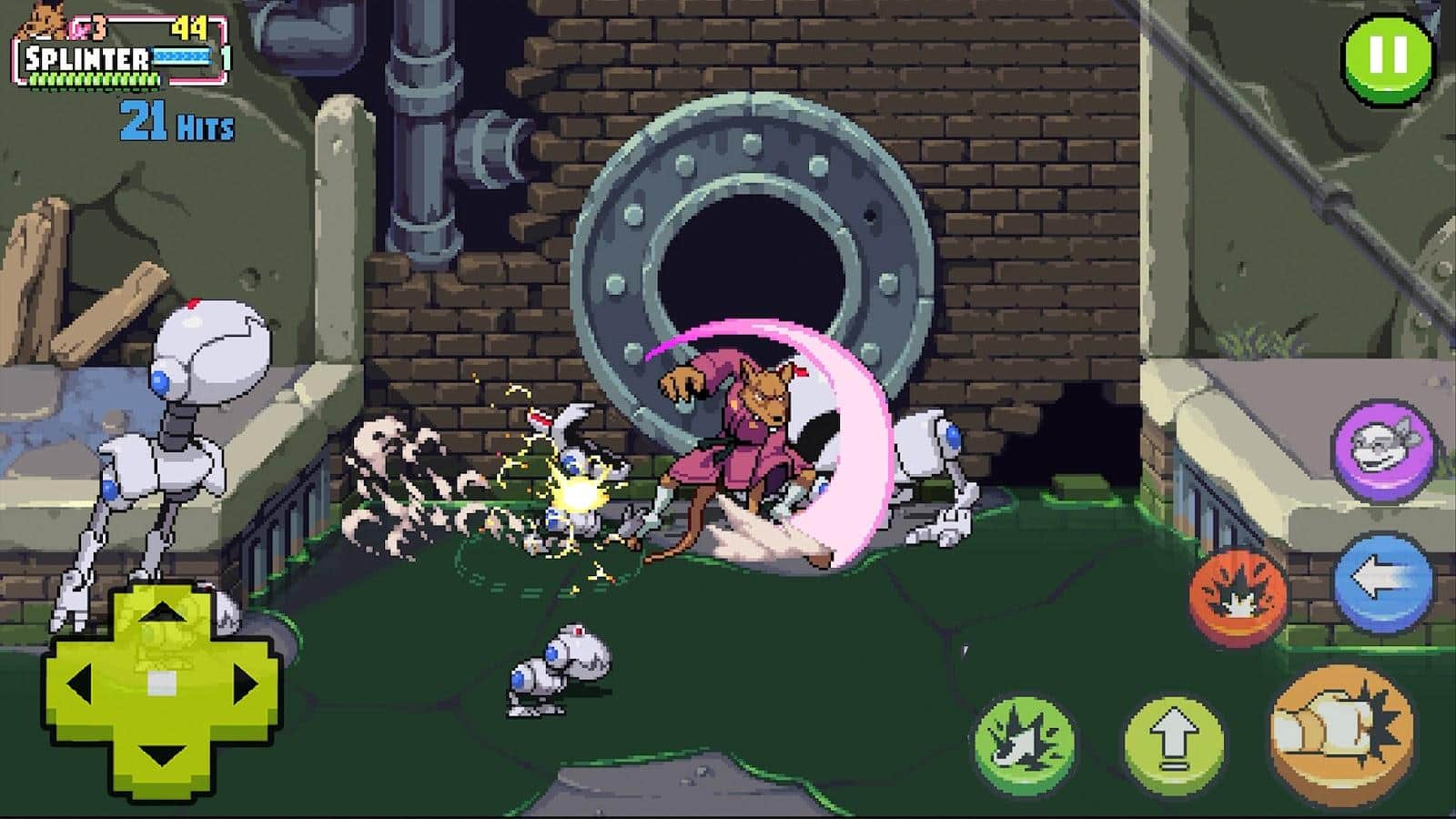Viewport: 1456px width, 819px height.
Task: Tap Splinter's portrait in the HUD
Action: tap(41, 20)
